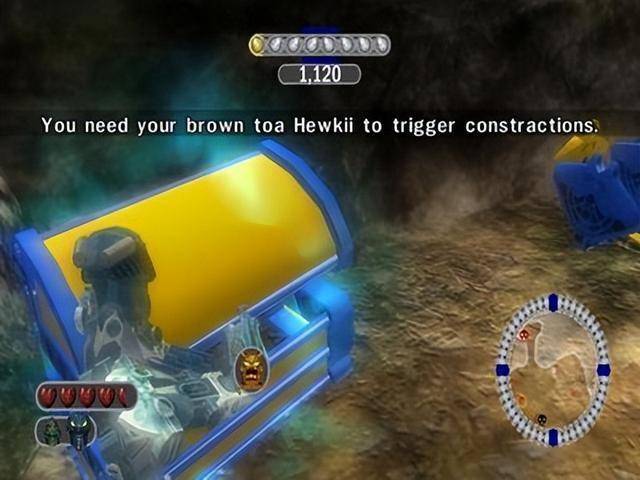Select the red skull marker on minimap
Screen dimensions: 640x480
click(524, 335)
